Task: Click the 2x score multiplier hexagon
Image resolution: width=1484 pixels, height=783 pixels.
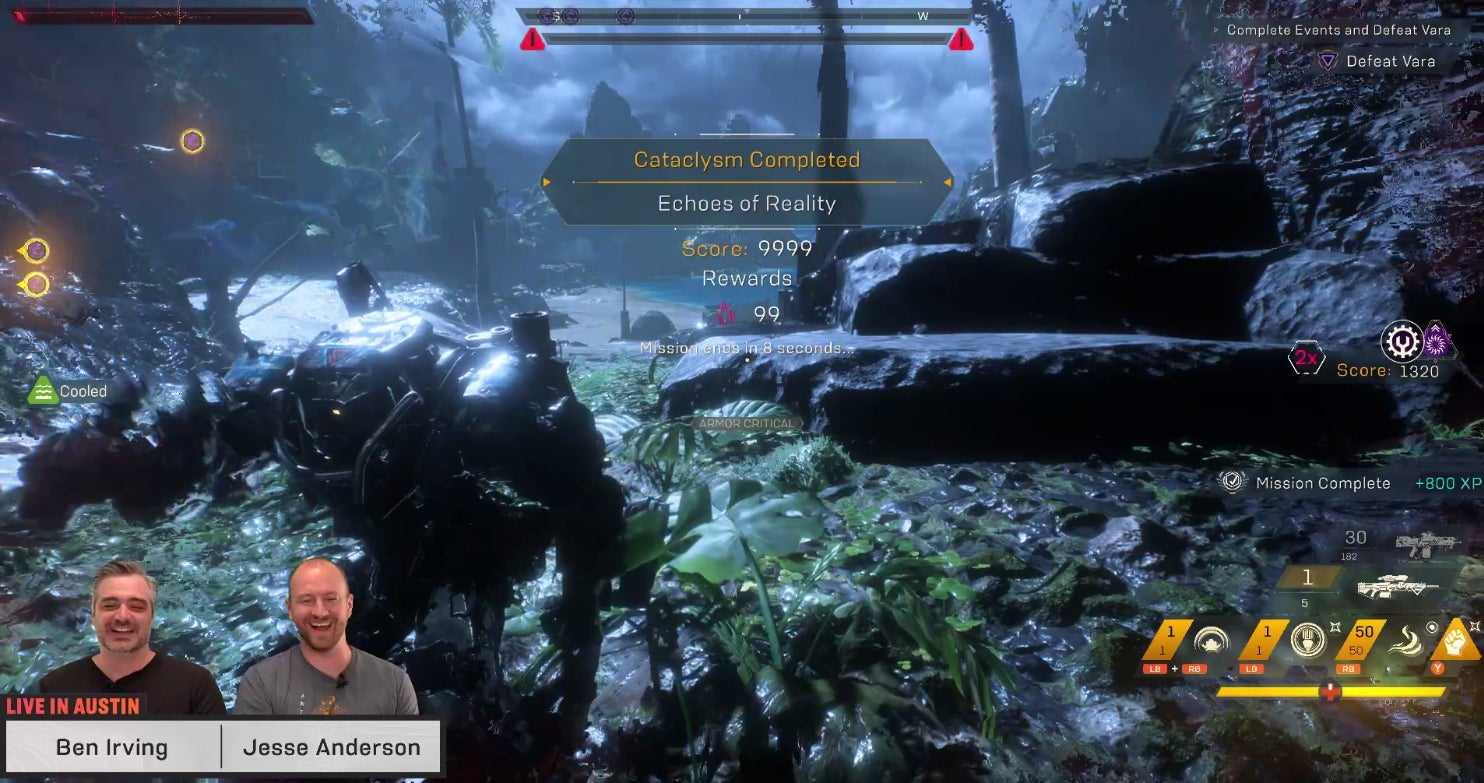Action: point(1306,358)
